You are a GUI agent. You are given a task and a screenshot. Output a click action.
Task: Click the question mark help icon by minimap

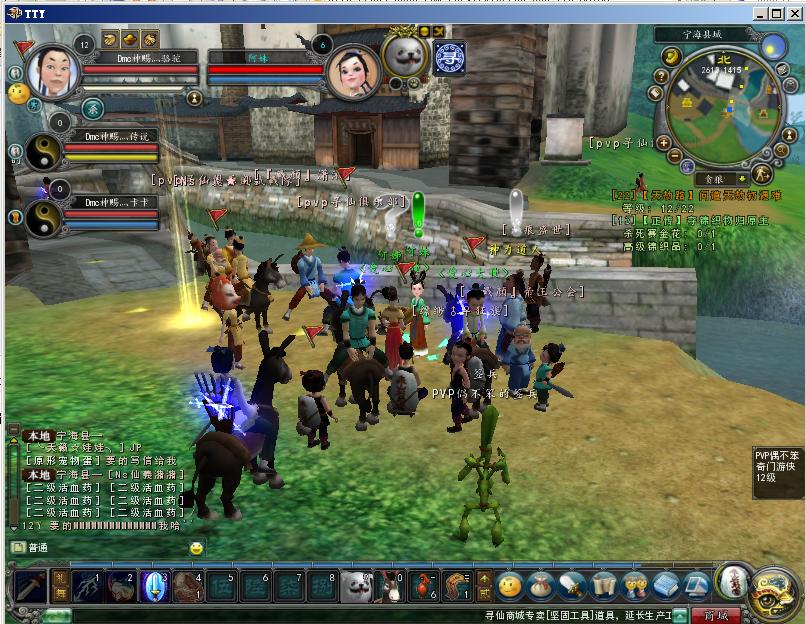pyautogui.click(x=661, y=76)
